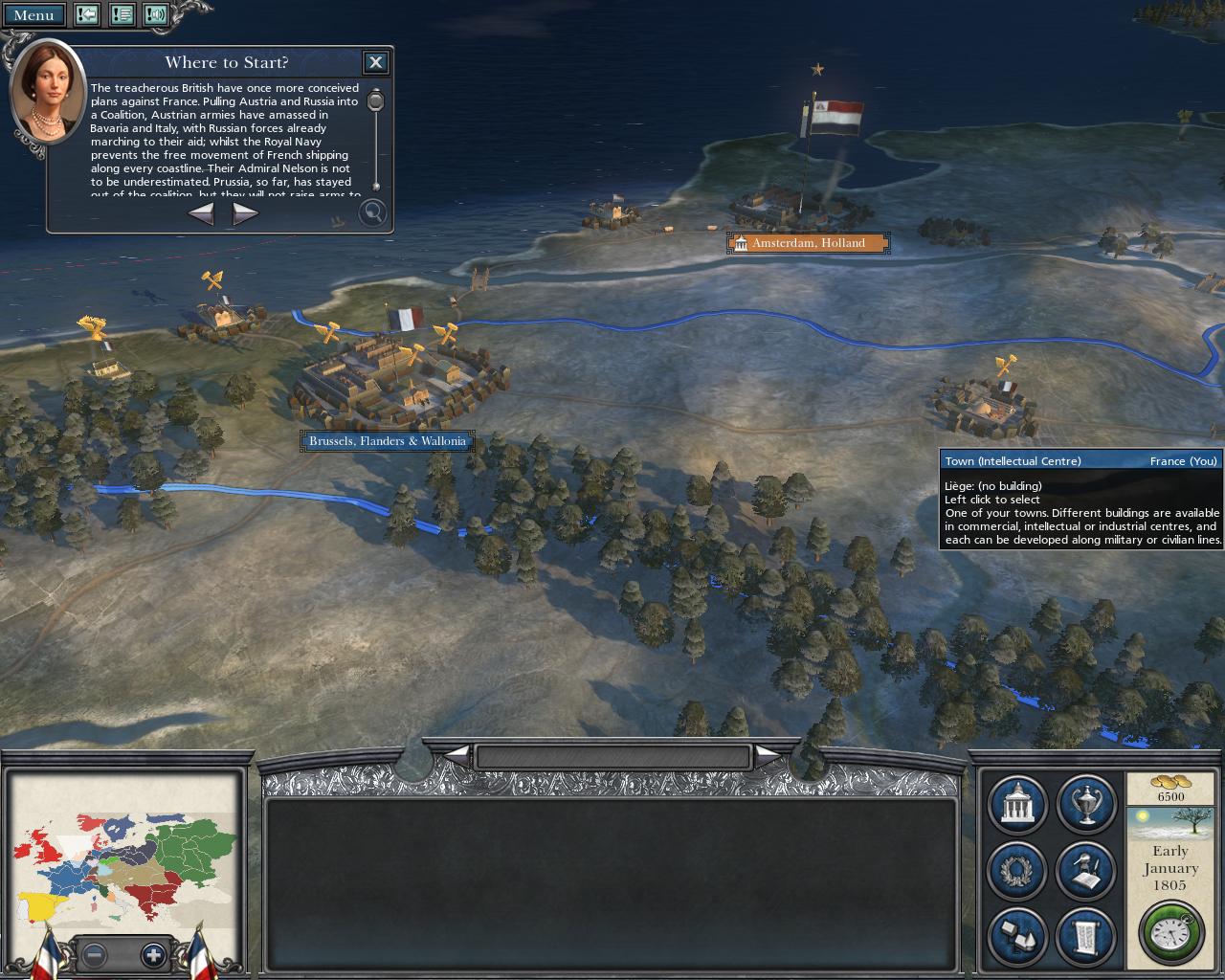This screenshot has height=980, width=1225.
Task: Close the Where to Start advice panel
Action: click(x=375, y=62)
